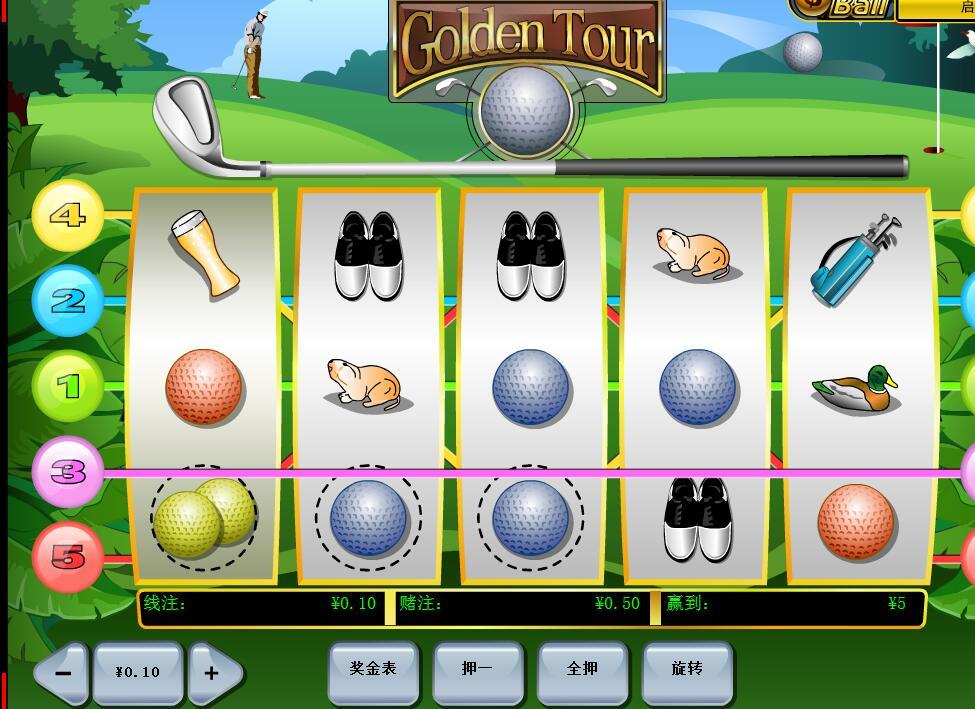Viewport: 975px width, 709px height.
Task: Increase the line bet with plus button
Action: pos(212,673)
